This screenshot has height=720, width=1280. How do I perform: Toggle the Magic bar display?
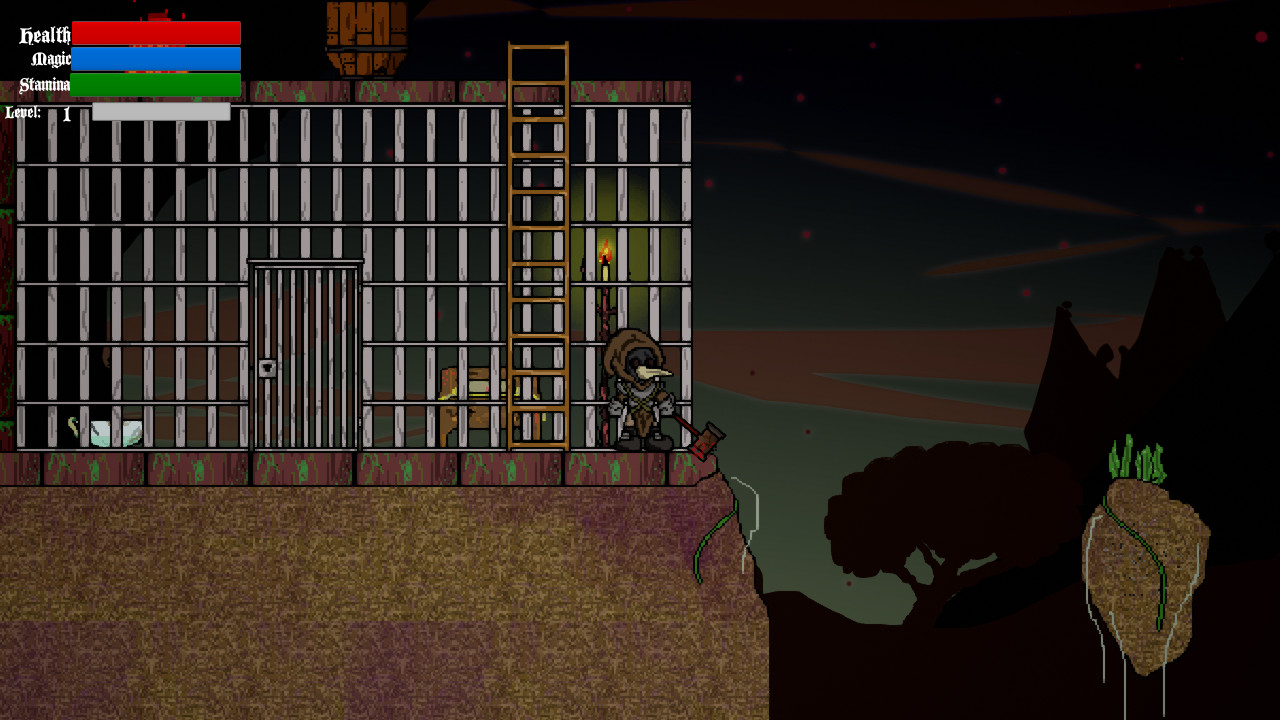[x=156, y=59]
